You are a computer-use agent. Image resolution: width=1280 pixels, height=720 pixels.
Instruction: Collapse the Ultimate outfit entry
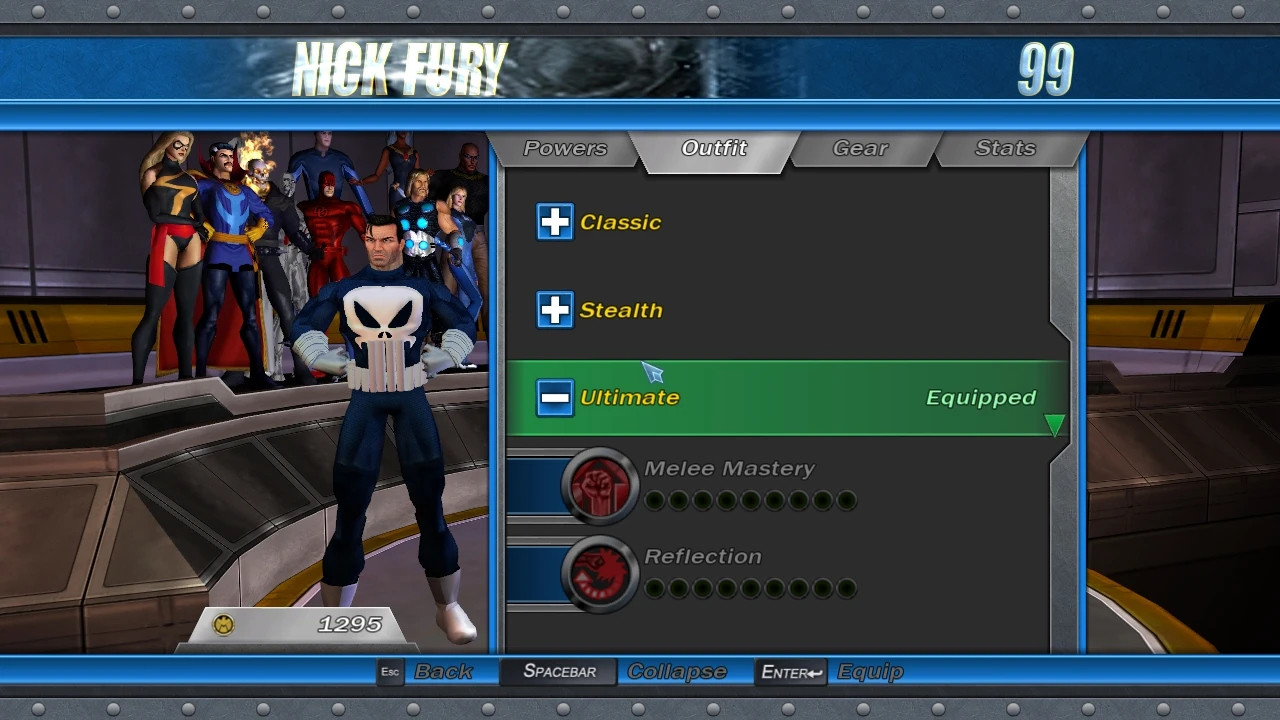click(555, 397)
